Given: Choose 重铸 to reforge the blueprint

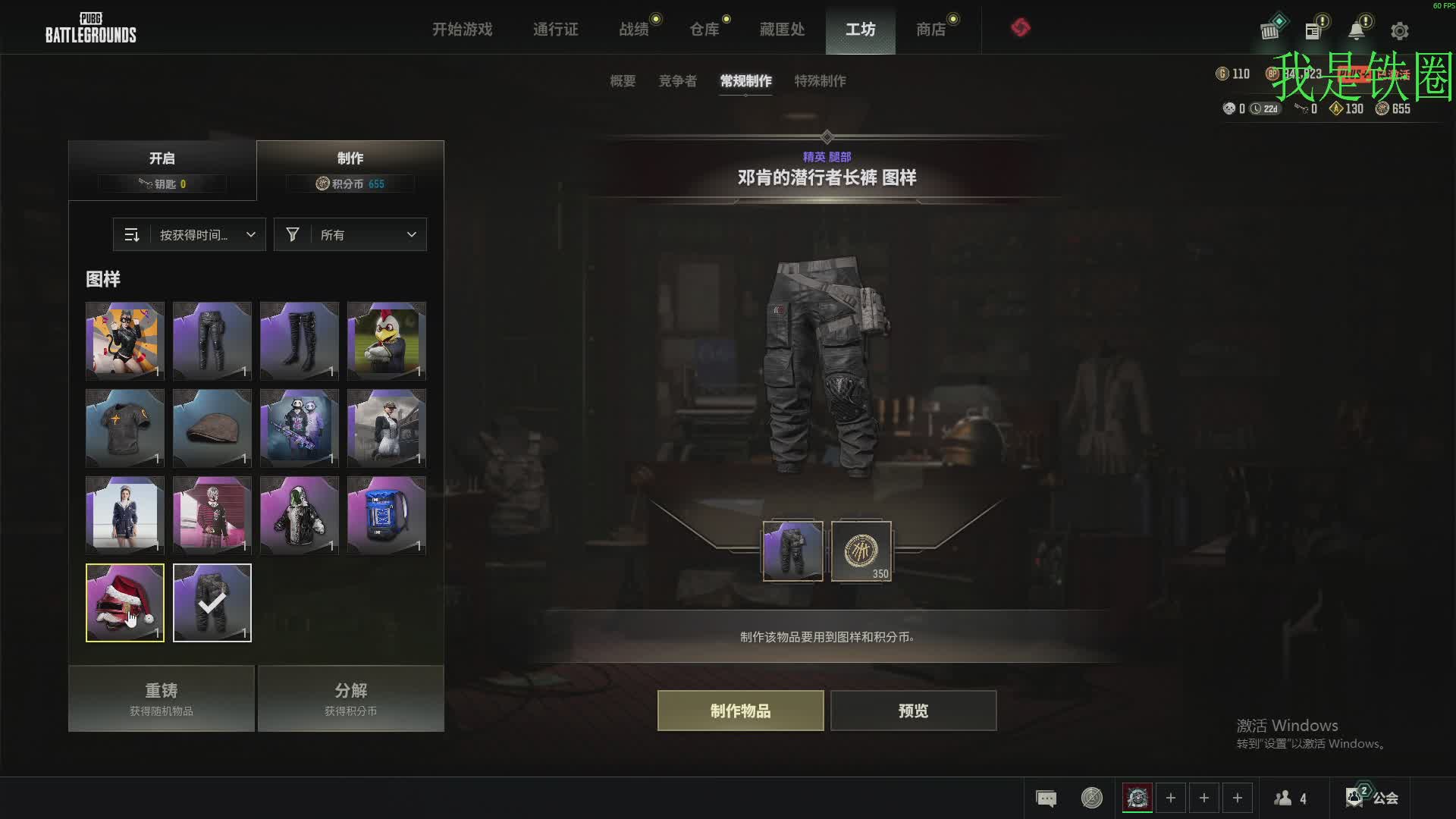Looking at the screenshot, I should click(x=162, y=698).
